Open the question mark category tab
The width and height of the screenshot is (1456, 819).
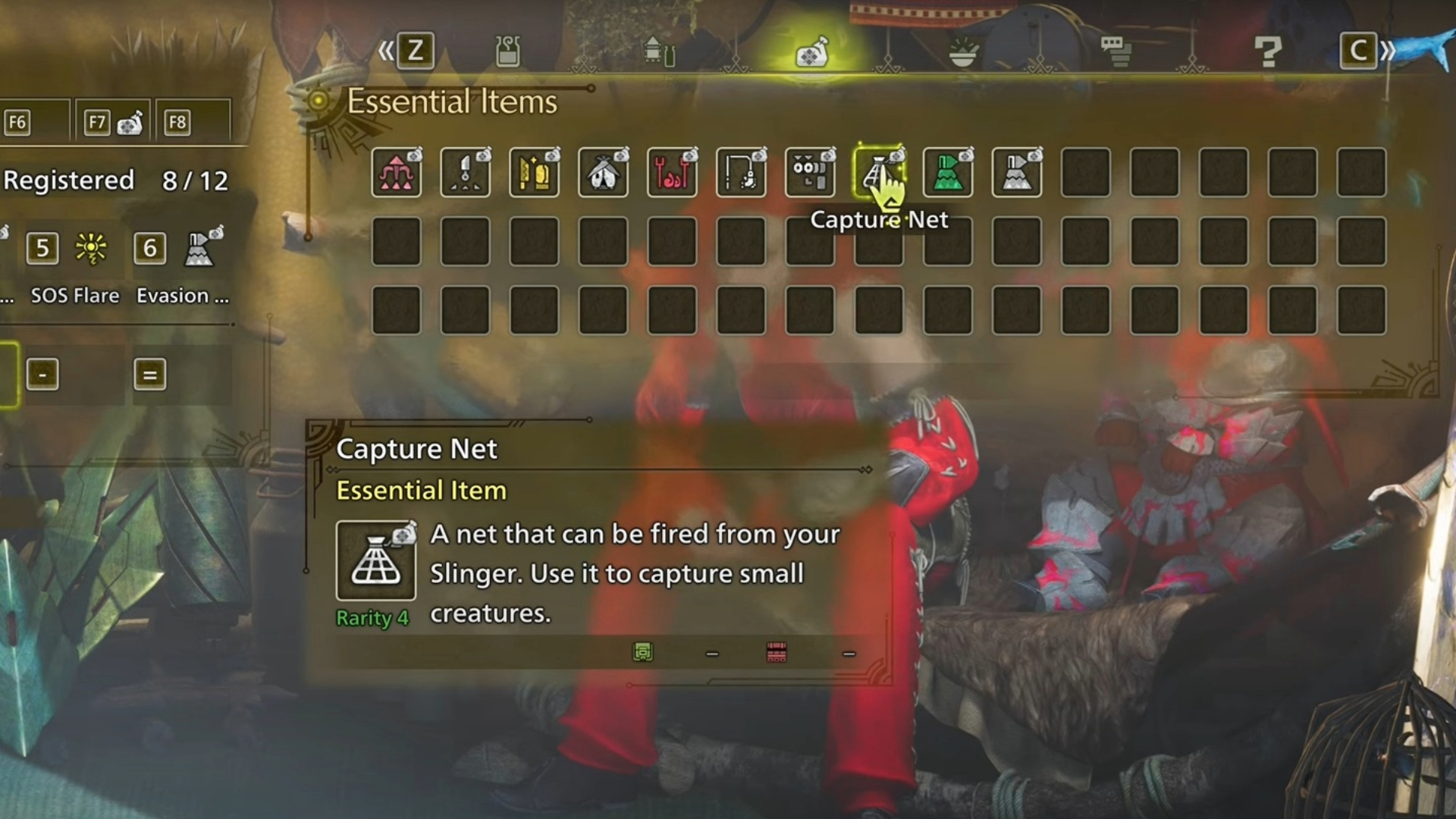point(1267,52)
